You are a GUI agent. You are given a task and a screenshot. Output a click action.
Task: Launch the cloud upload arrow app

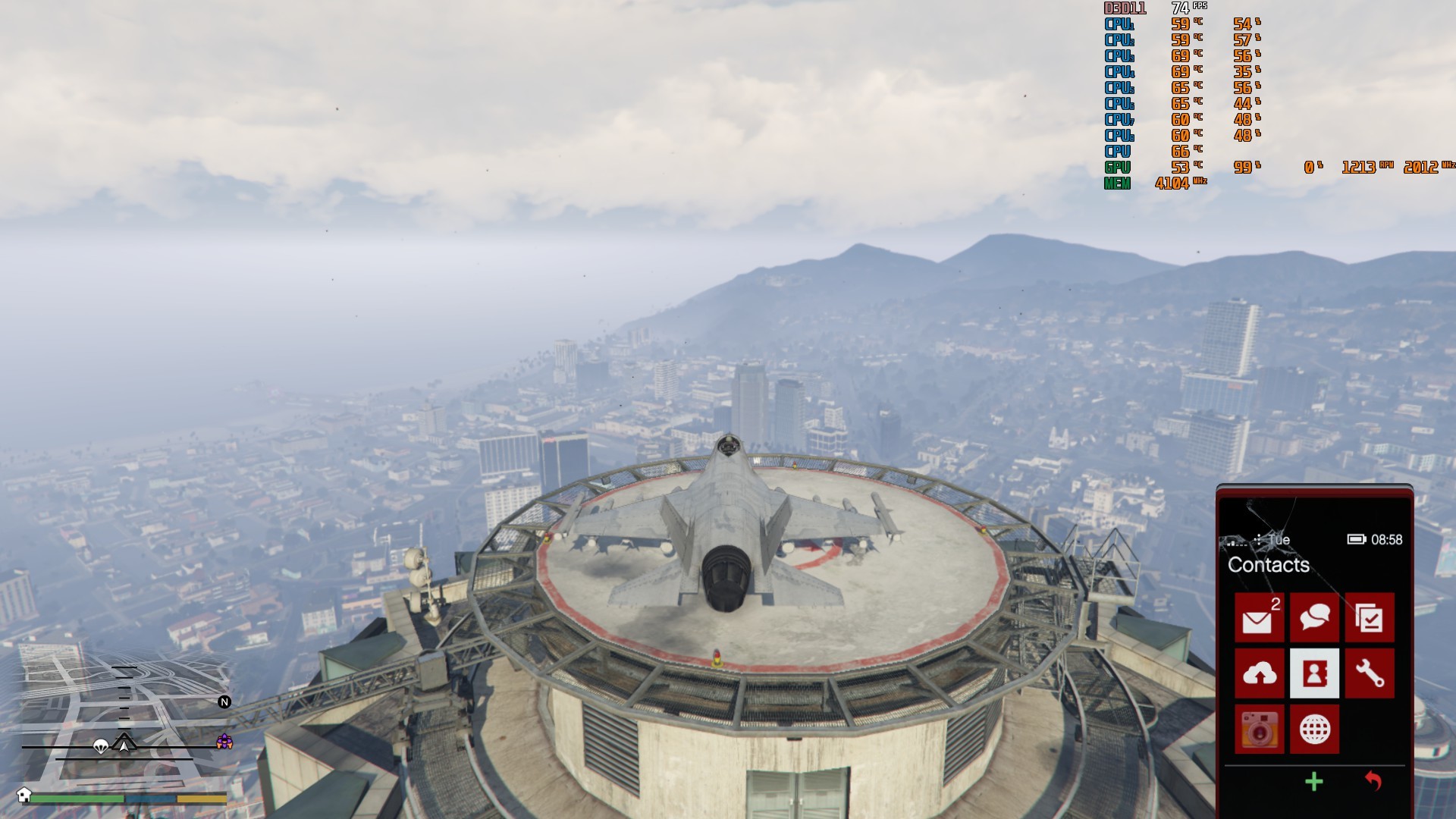[1259, 673]
